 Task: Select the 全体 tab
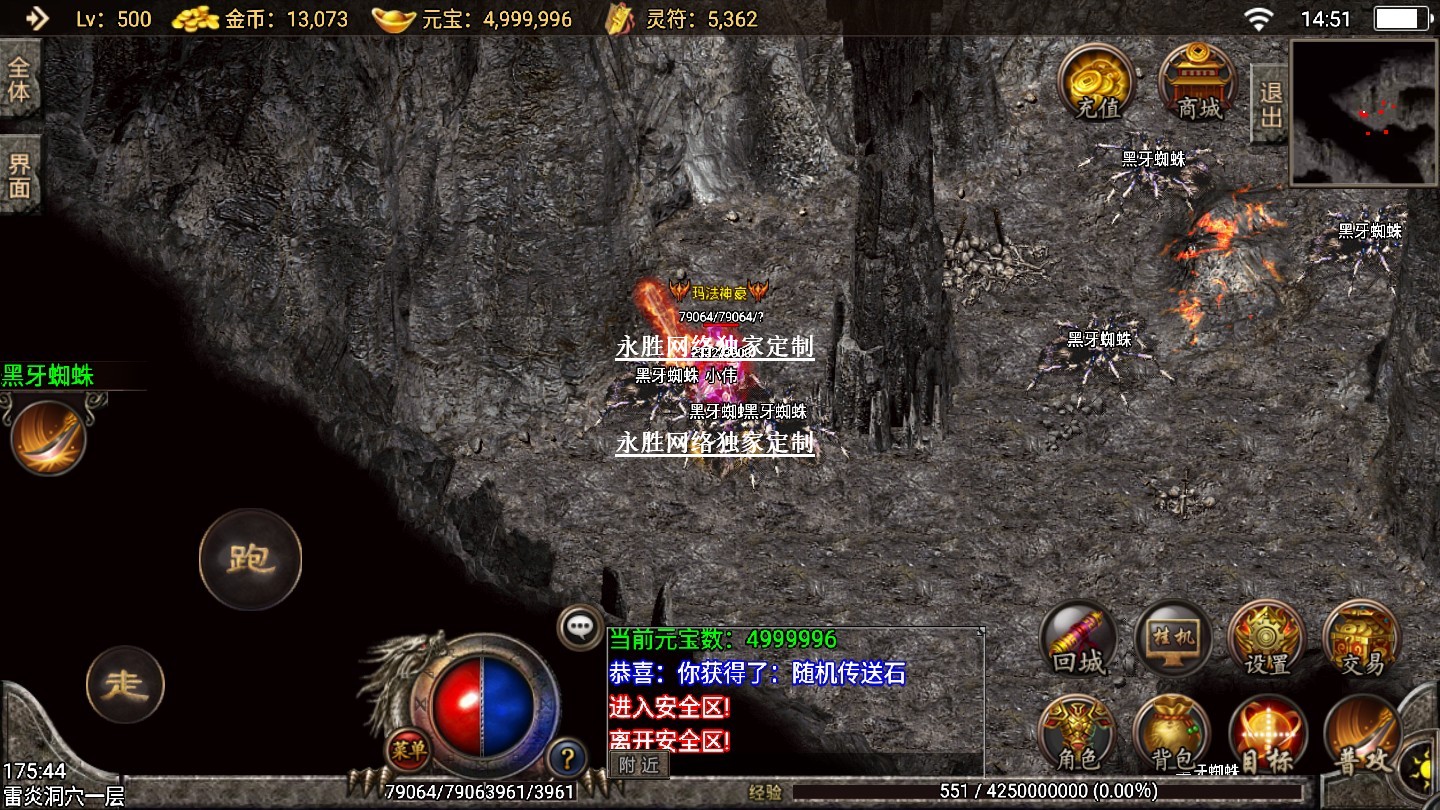click(20, 79)
